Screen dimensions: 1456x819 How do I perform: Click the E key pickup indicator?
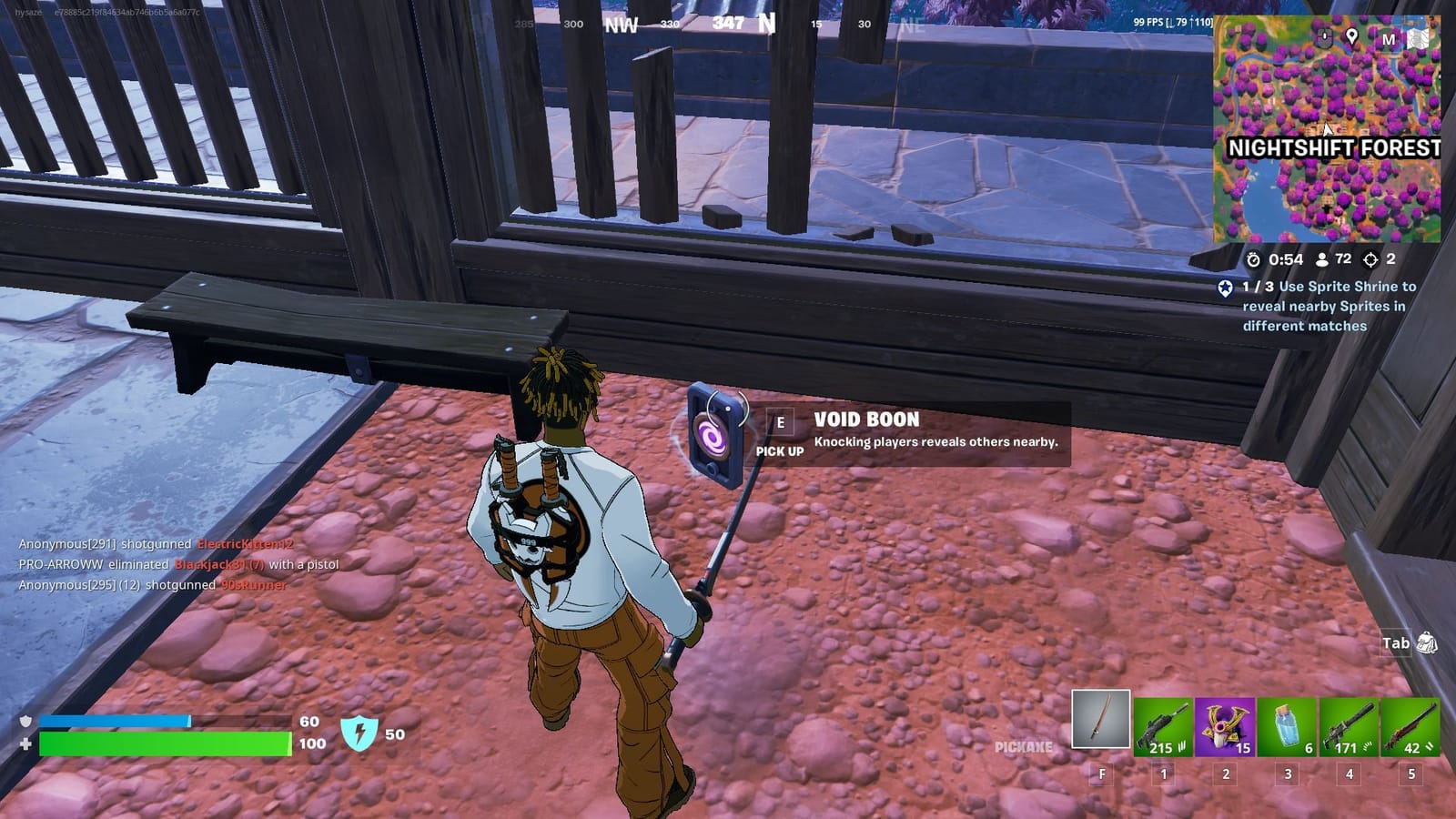(x=779, y=421)
